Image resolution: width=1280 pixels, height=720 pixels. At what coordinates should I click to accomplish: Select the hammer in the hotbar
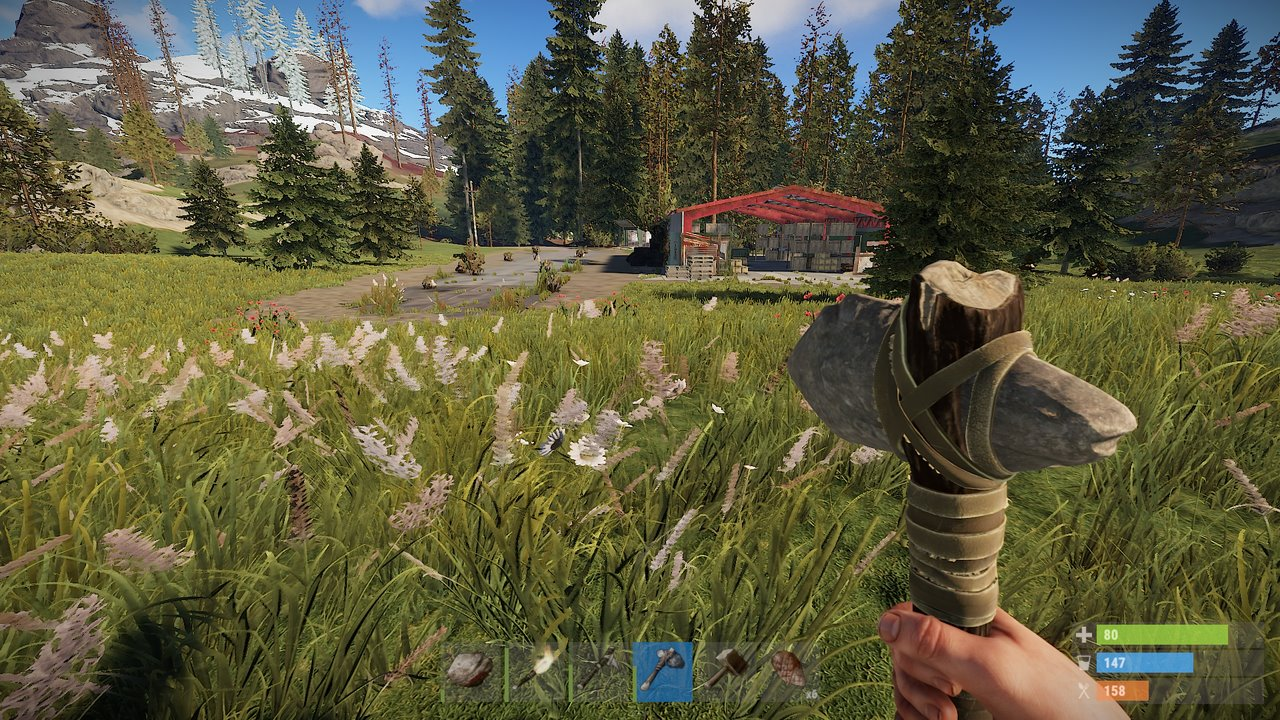coord(730,666)
